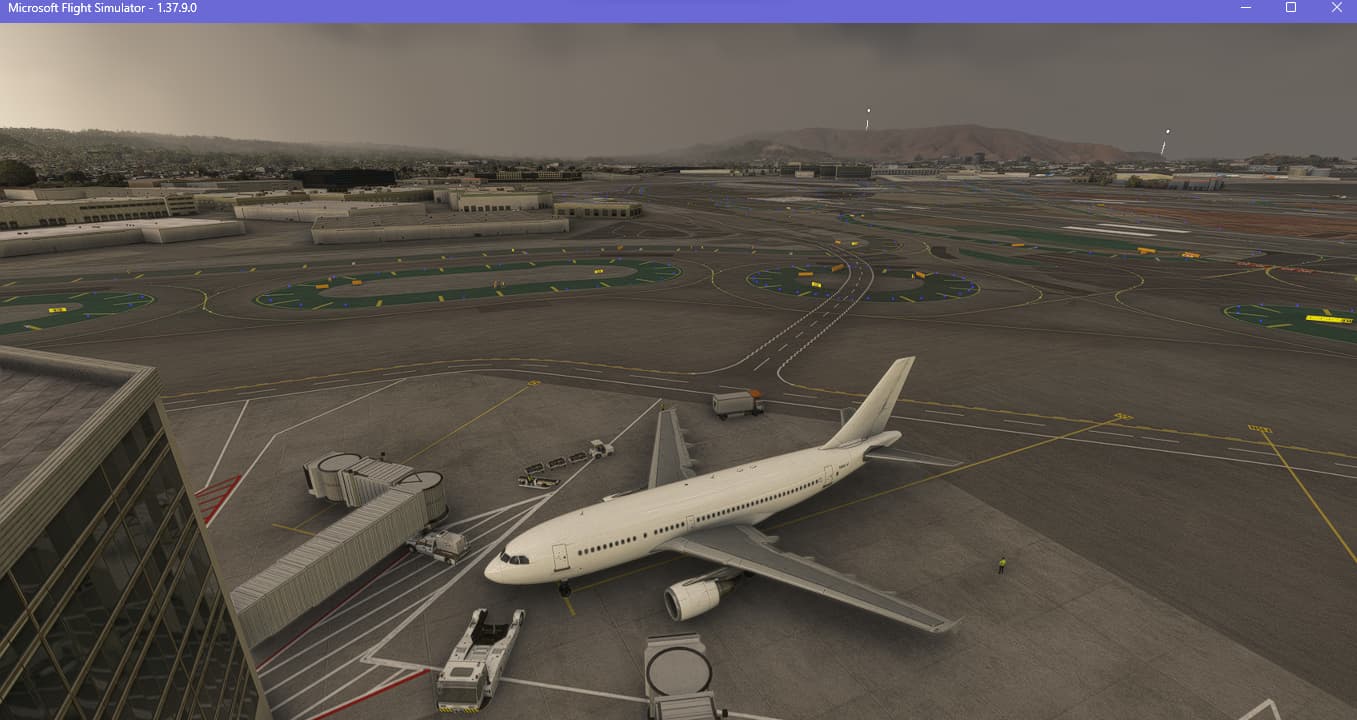Viewport: 1357px width, 720px height.
Task: Click the aircraft's left engine nacelle
Action: 694,602
